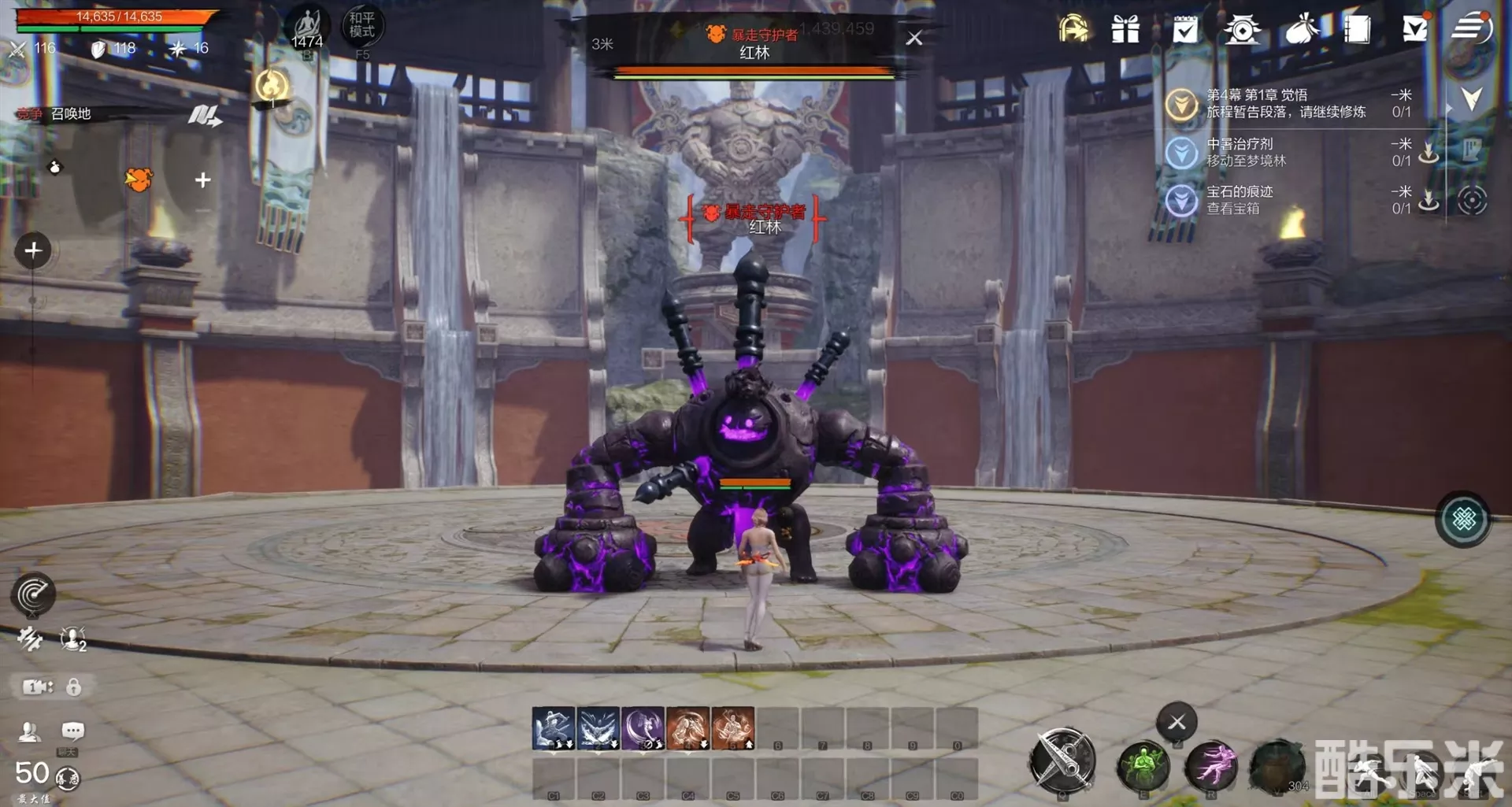The height and width of the screenshot is (807, 1512).
Task: Open the chat speech bubble icon
Action: (72, 731)
